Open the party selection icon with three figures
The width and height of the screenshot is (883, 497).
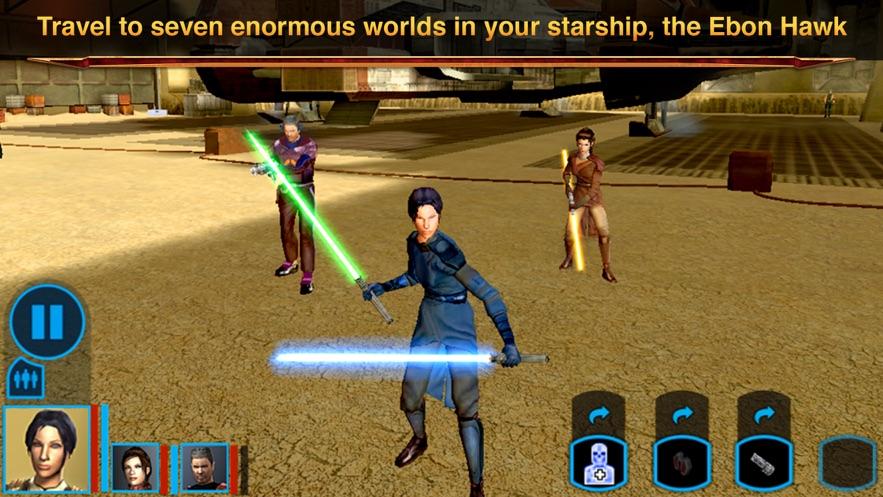(25, 380)
